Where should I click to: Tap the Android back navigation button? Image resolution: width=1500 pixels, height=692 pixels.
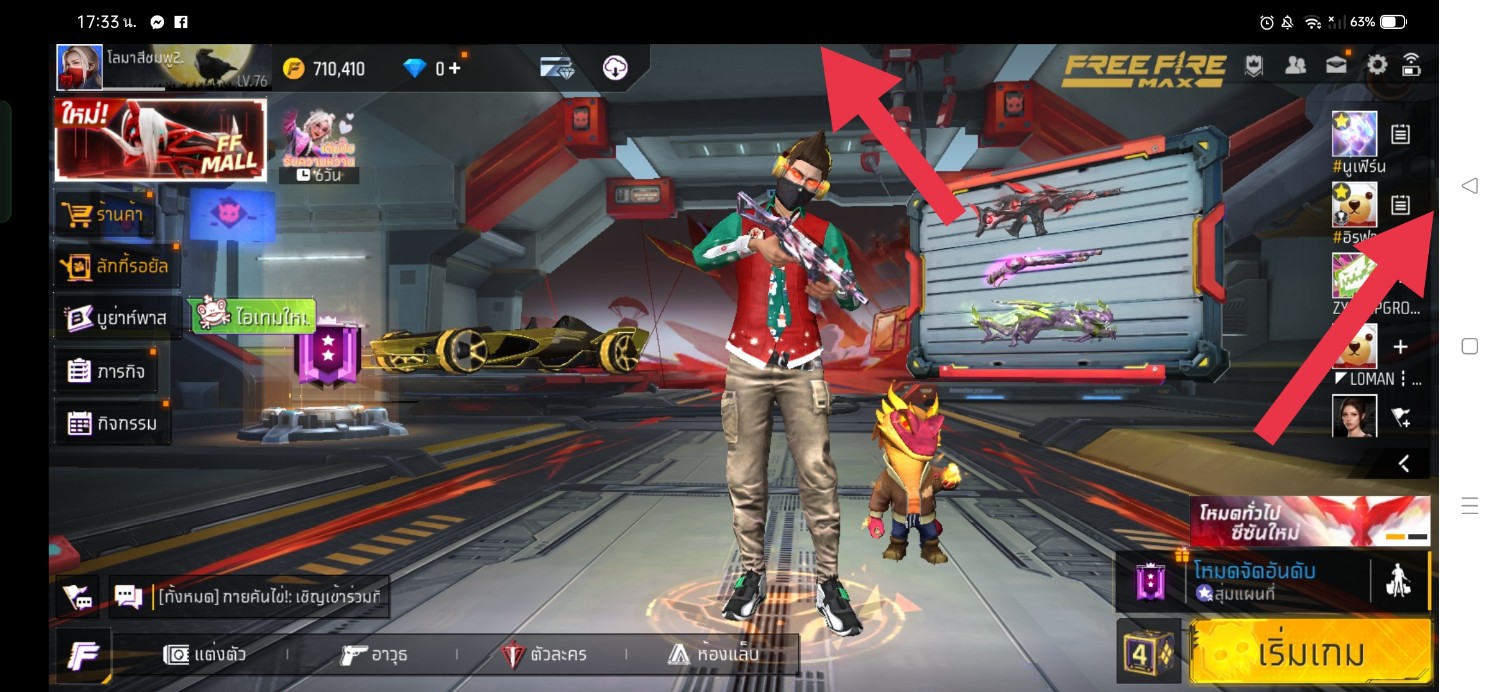pyautogui.click(x=1469, y=186)
